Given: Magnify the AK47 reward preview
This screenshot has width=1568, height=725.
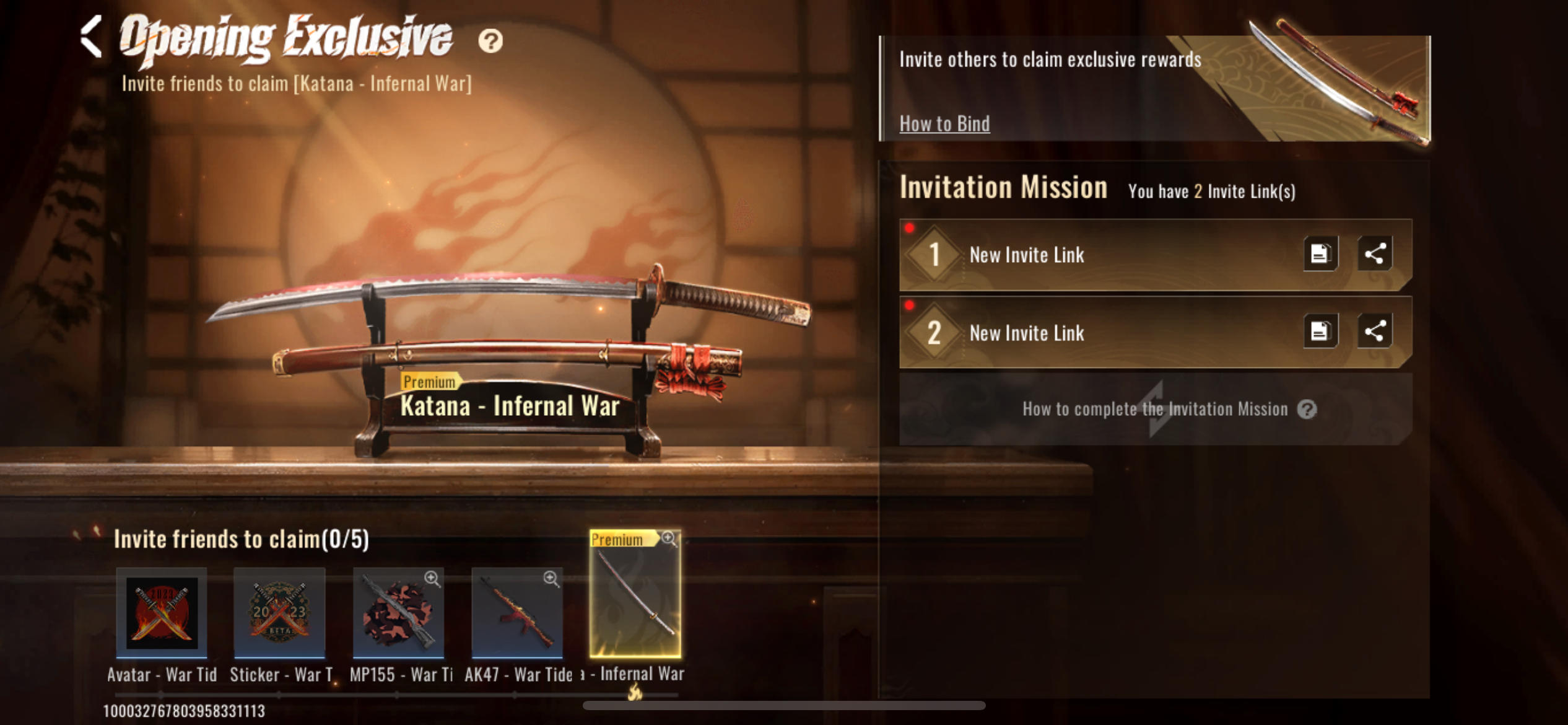Looking at the screenshot, I should tap(551, 579).
